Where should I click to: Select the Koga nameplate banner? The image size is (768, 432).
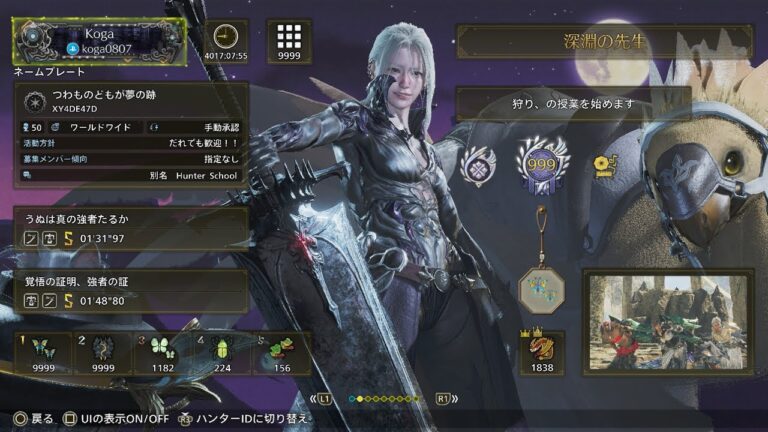tap(98, 41)
